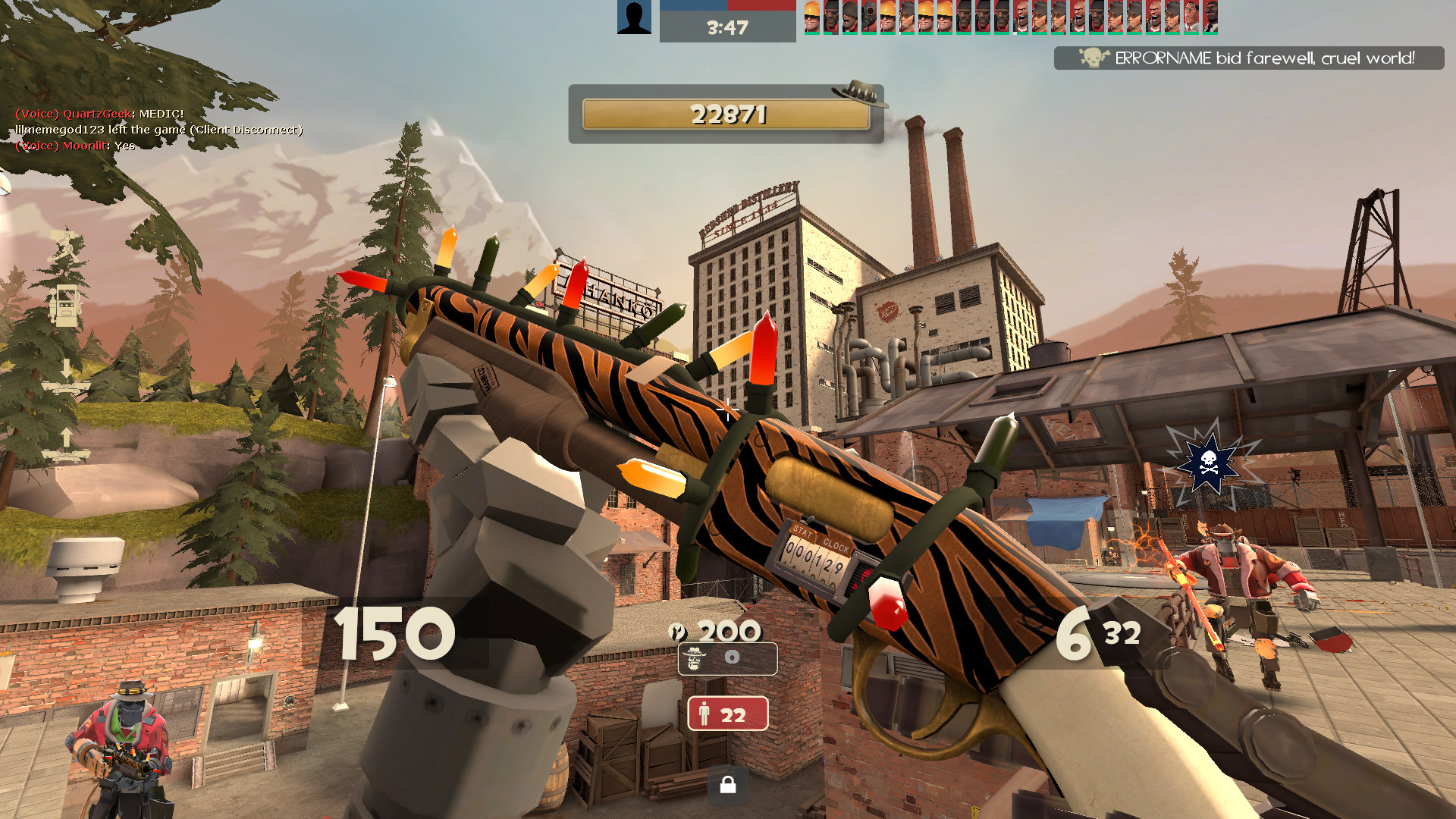This screenshot has height=819, width=1456.
Task: Click the rightmost Spy avatar in the player lineup
Action: [1210, 17]
